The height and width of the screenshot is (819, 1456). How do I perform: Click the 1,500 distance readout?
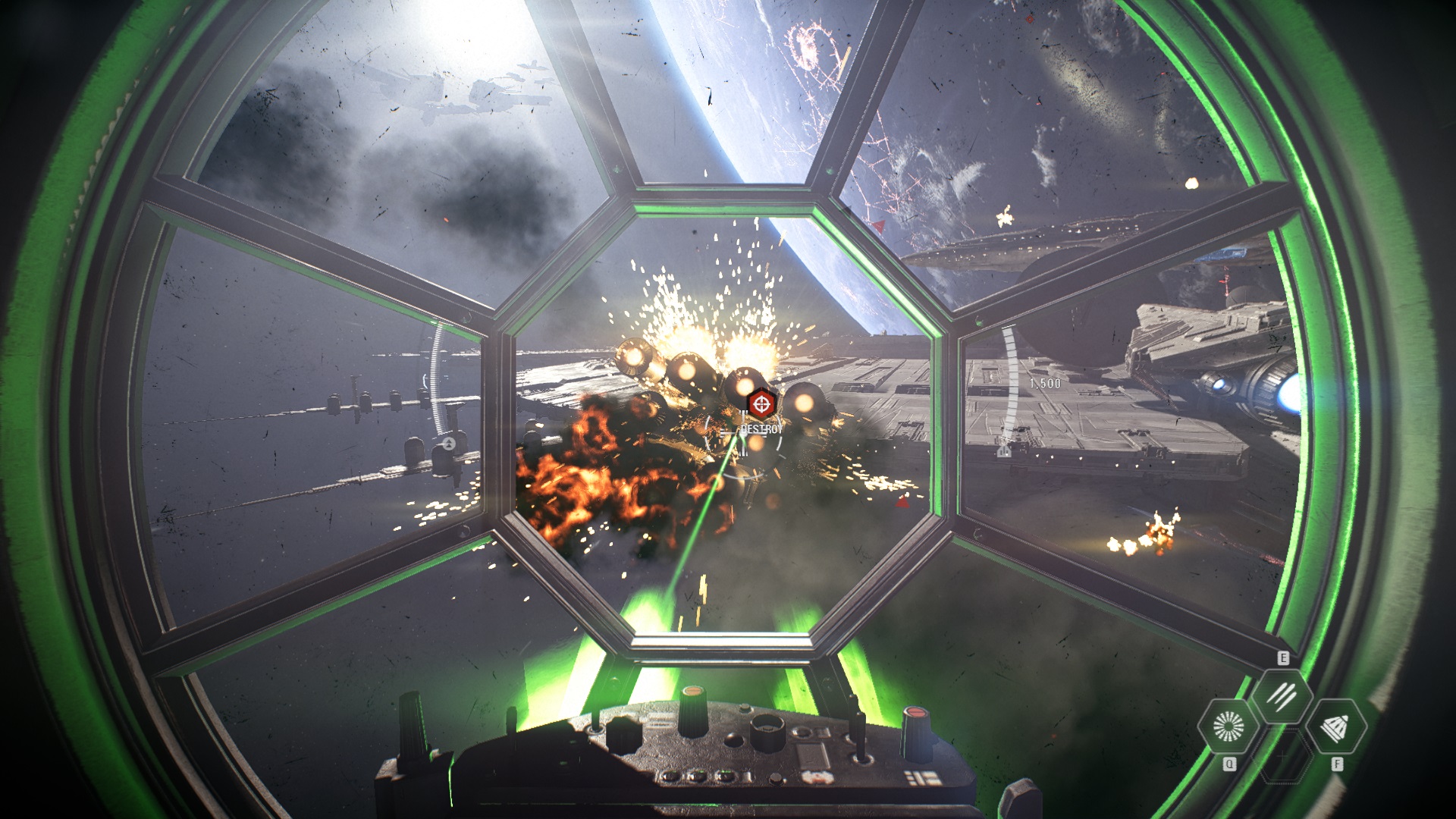[1045, 383]
